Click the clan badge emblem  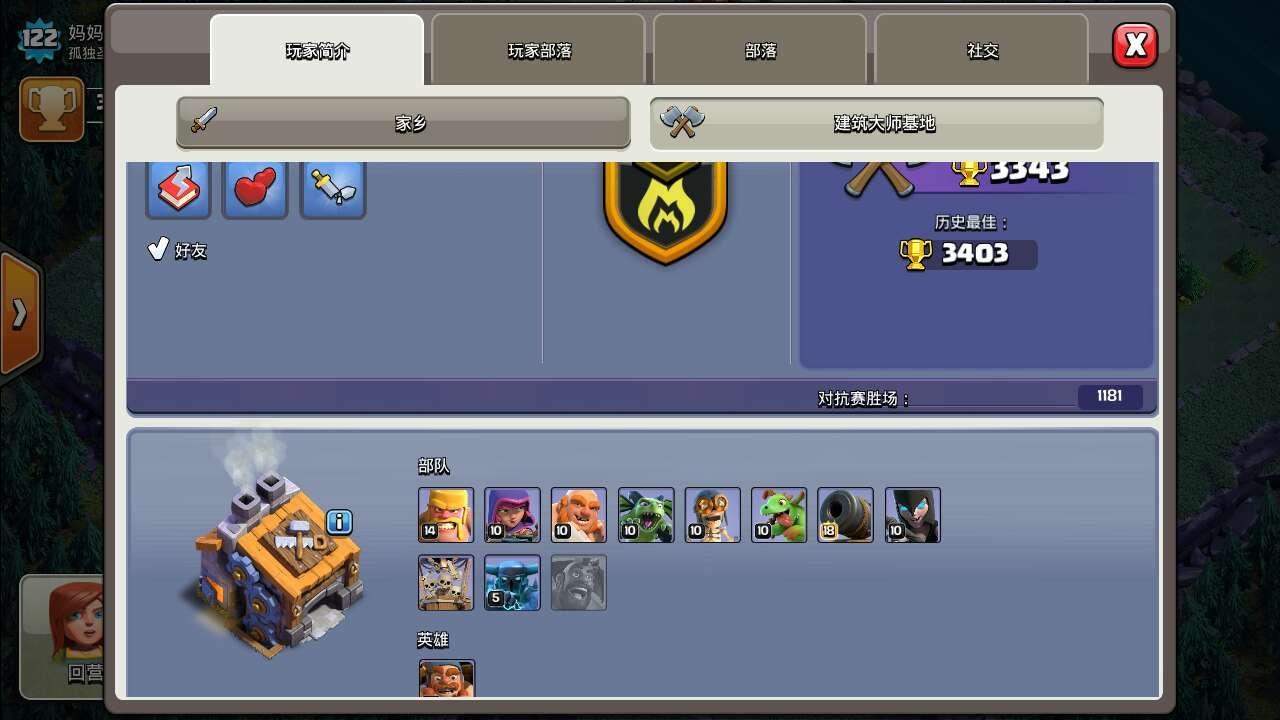coord(666,210)
